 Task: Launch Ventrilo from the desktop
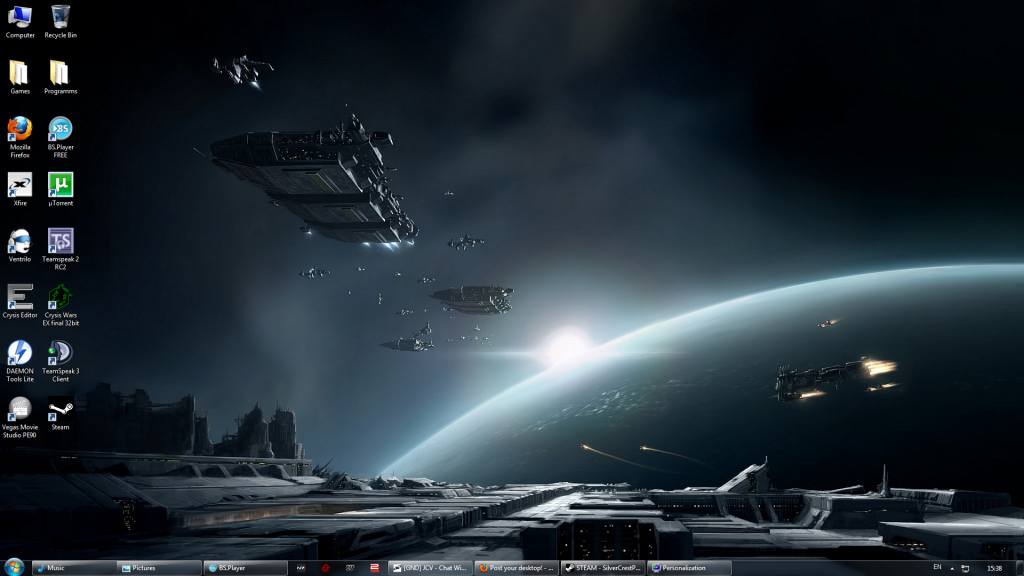coord(20,241)
